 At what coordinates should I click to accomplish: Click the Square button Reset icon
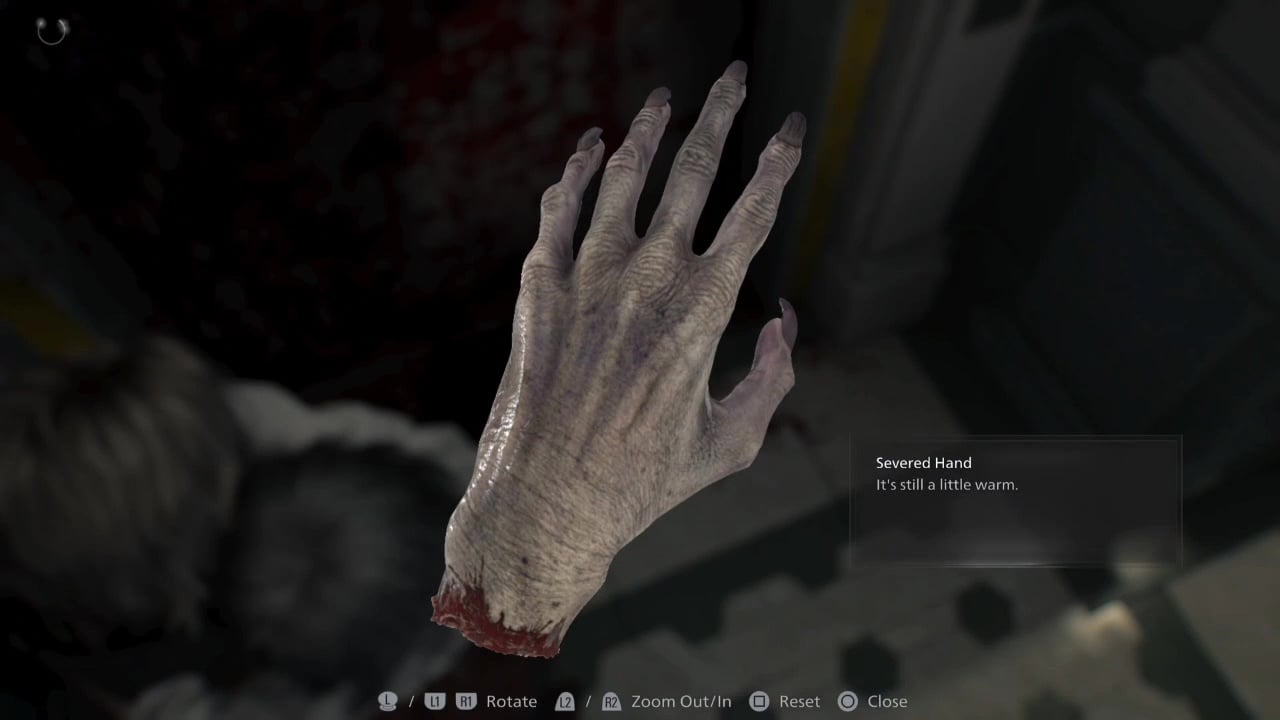coord(758,701)
